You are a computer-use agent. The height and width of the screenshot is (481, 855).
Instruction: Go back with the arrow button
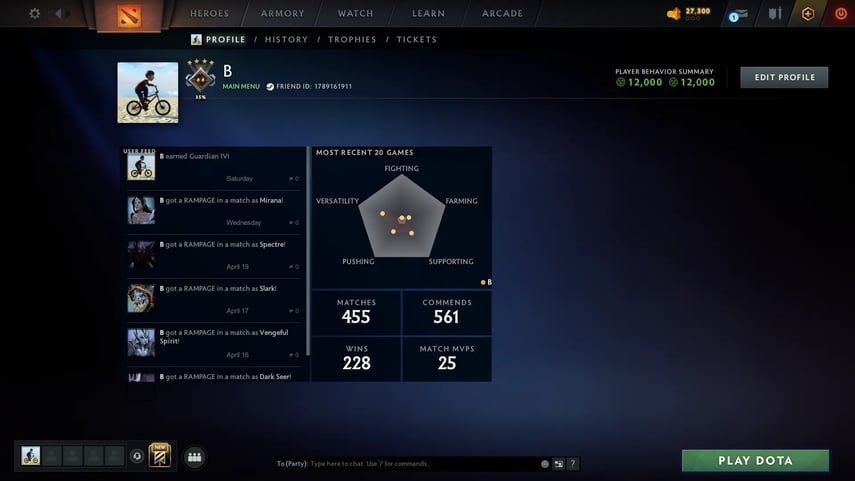[x=60, y=14]
